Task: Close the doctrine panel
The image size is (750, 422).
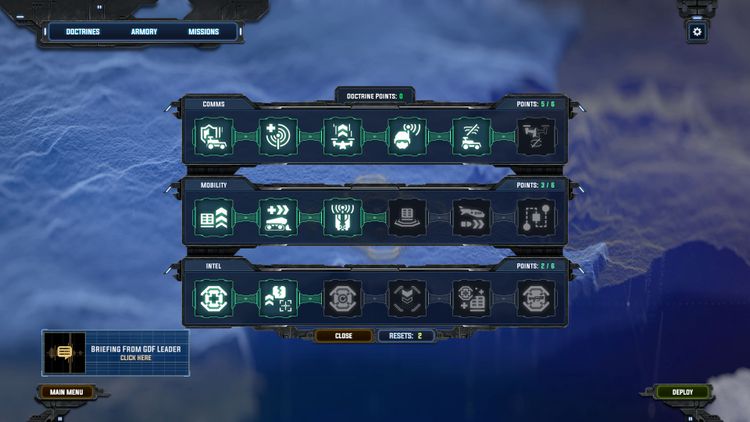Action: (343, 336)
